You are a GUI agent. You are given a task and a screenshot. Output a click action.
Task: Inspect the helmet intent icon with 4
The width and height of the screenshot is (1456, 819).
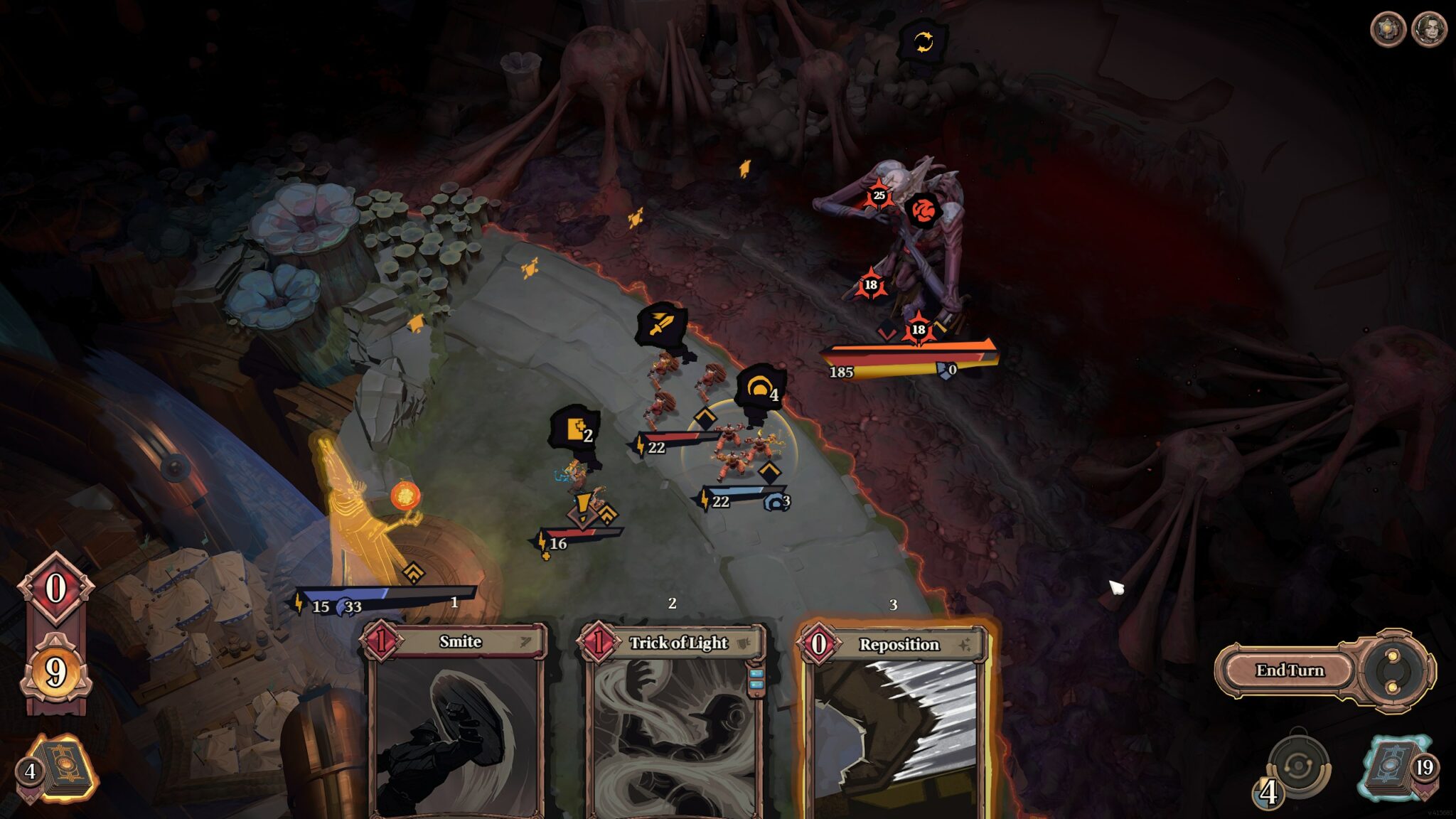[x=760, y=388]
